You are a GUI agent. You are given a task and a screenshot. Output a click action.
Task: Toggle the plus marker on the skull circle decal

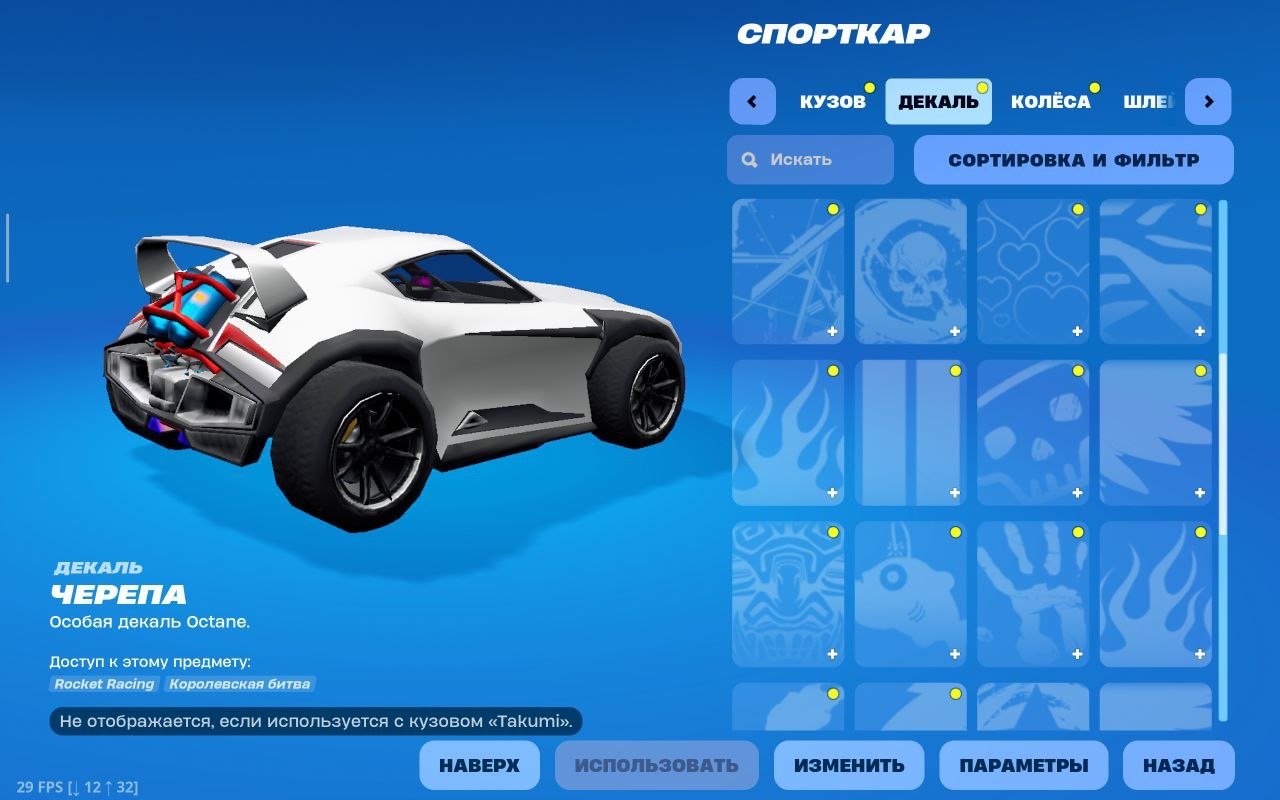956,330
